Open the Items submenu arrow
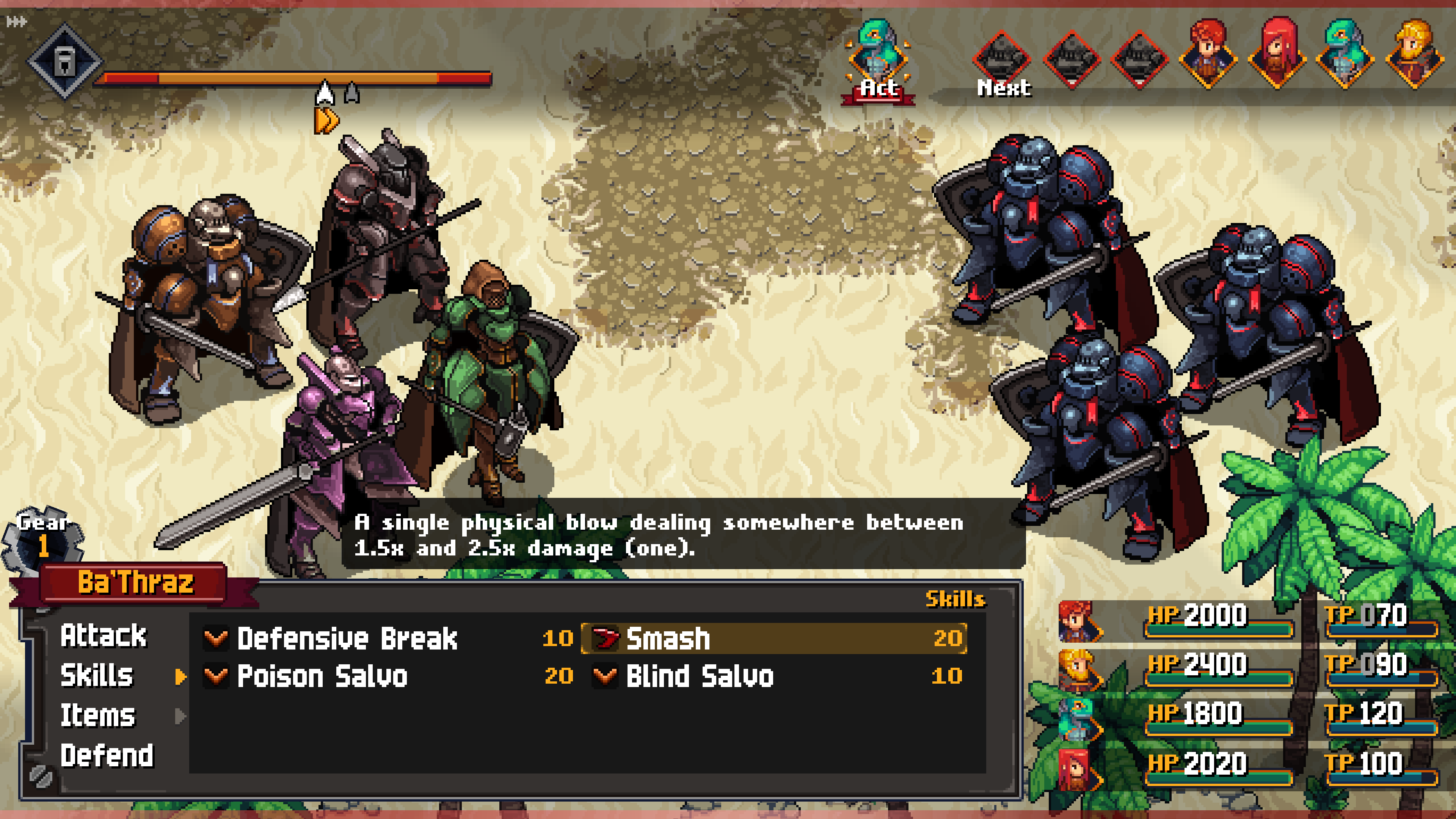The height and width of the screenshot is (819, 1456). [x=180, y=716]
